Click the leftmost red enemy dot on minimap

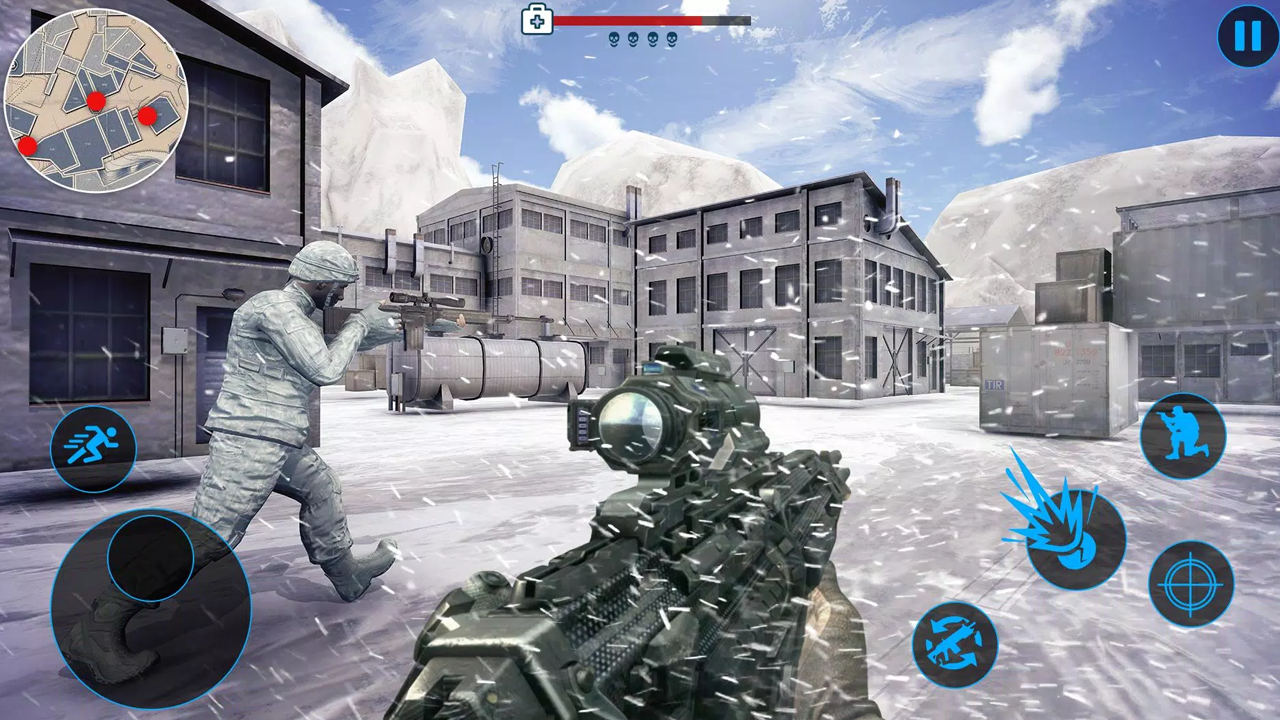(x=27, y=146)
